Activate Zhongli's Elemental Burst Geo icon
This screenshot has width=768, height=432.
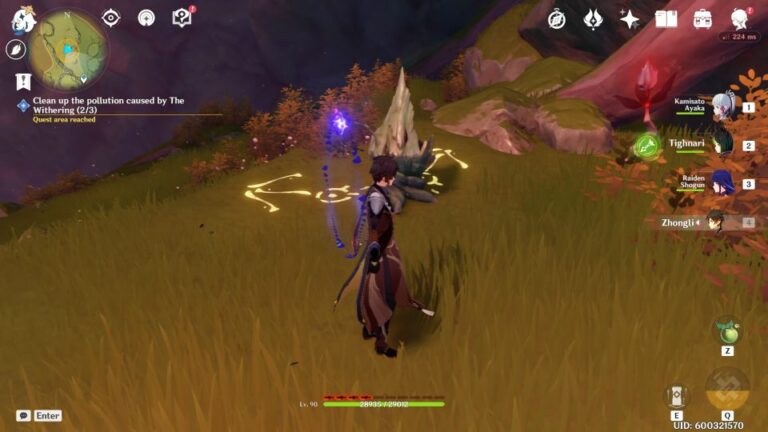[x=727, y=390]
